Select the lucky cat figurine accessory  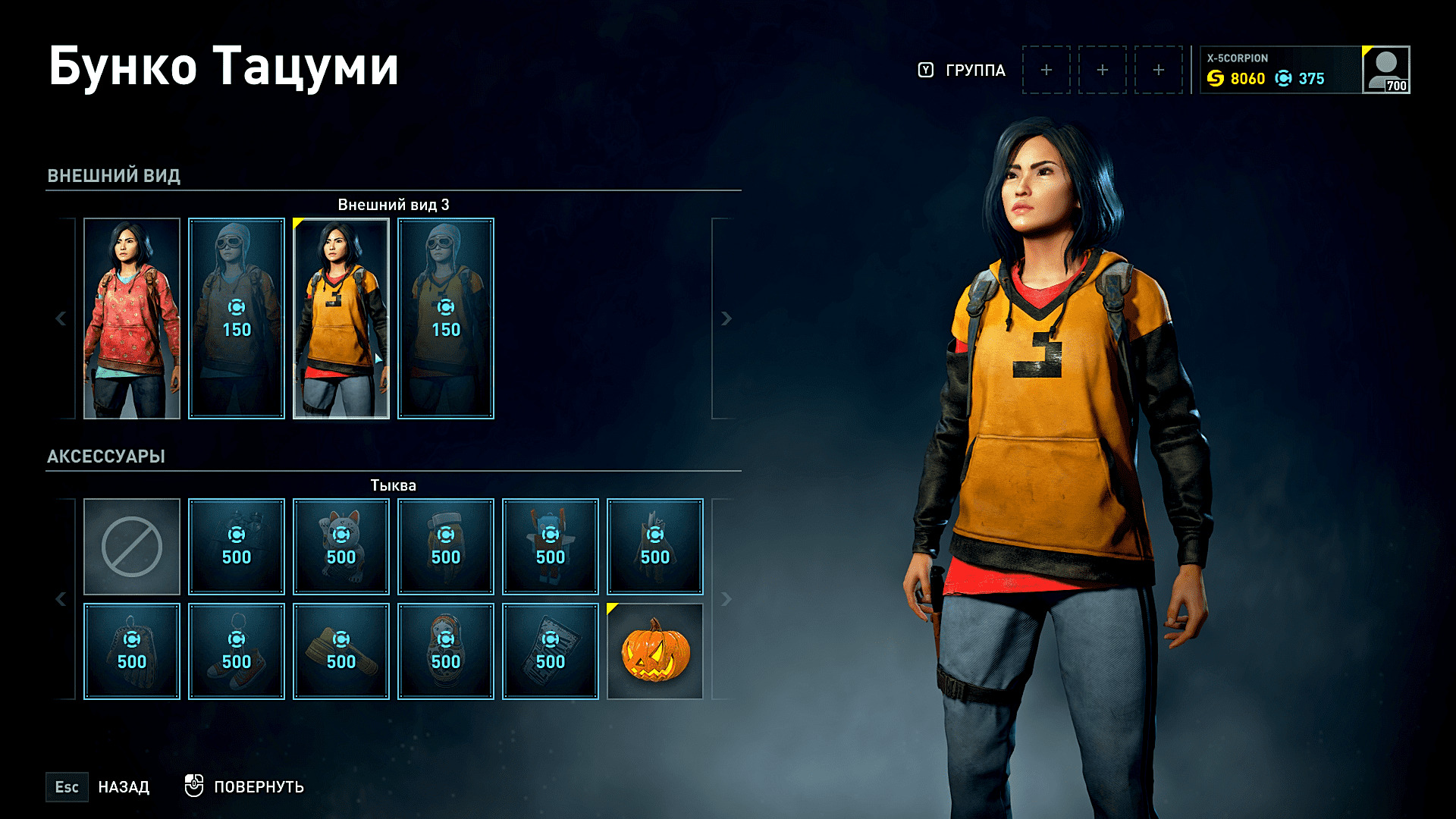pyautogui.click(x=341, y=547)
